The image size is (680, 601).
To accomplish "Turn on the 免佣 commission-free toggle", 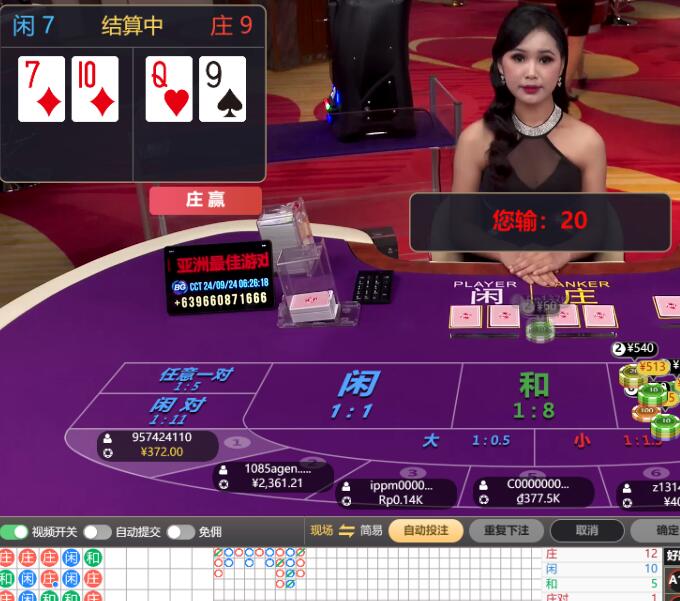I will [180, 532].
